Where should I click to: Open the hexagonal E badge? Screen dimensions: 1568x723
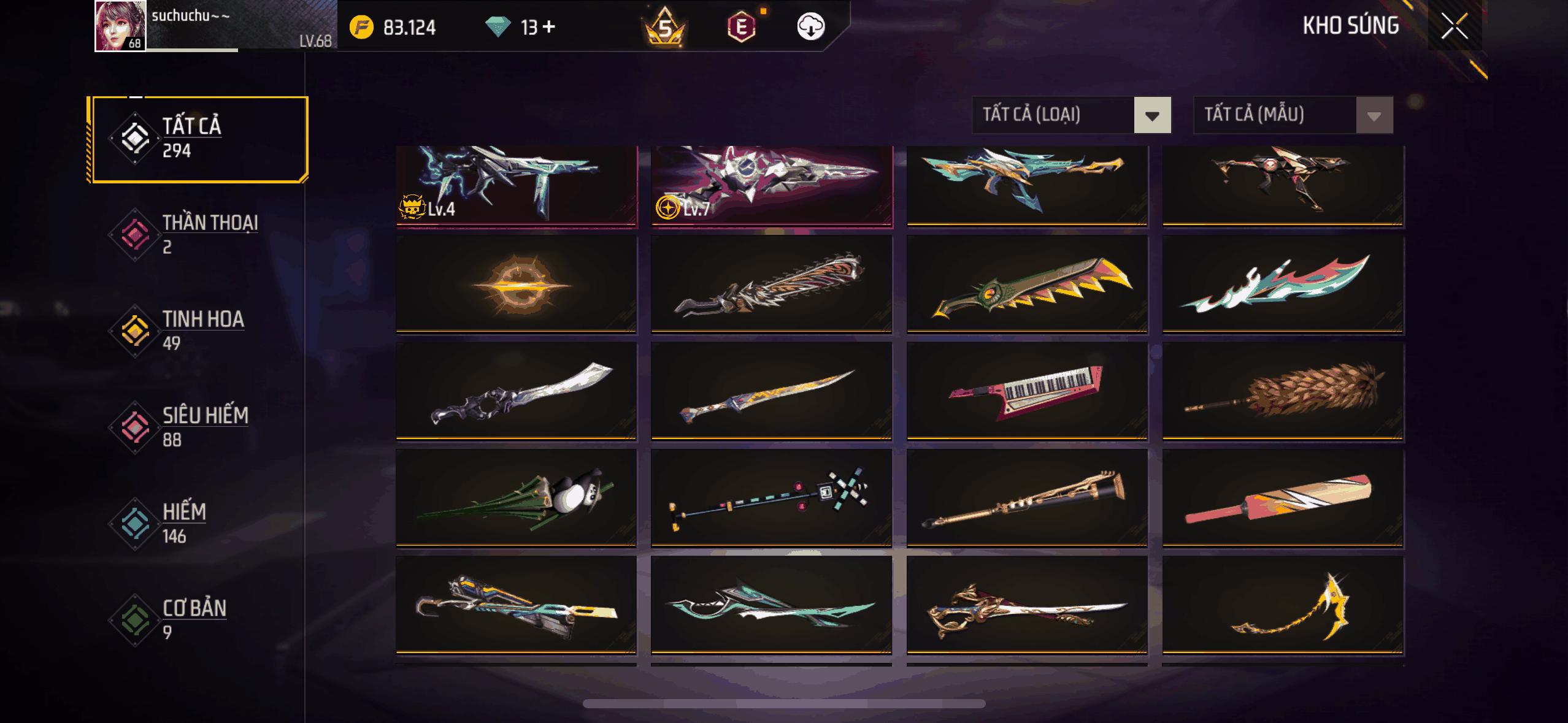click(x=741, y=27)
